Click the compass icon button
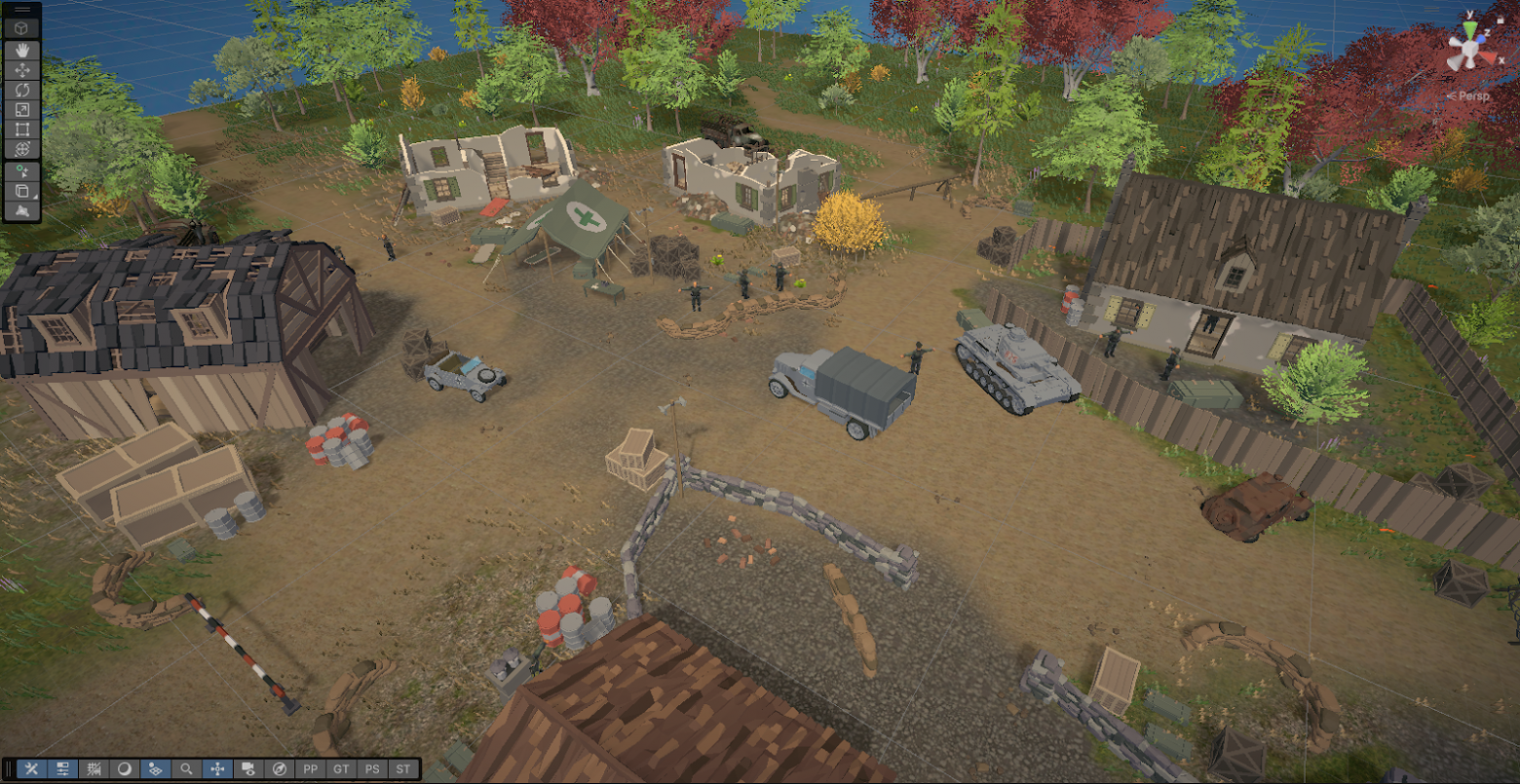The width and height of the screenshot is (1520, 784). (280, 768)
